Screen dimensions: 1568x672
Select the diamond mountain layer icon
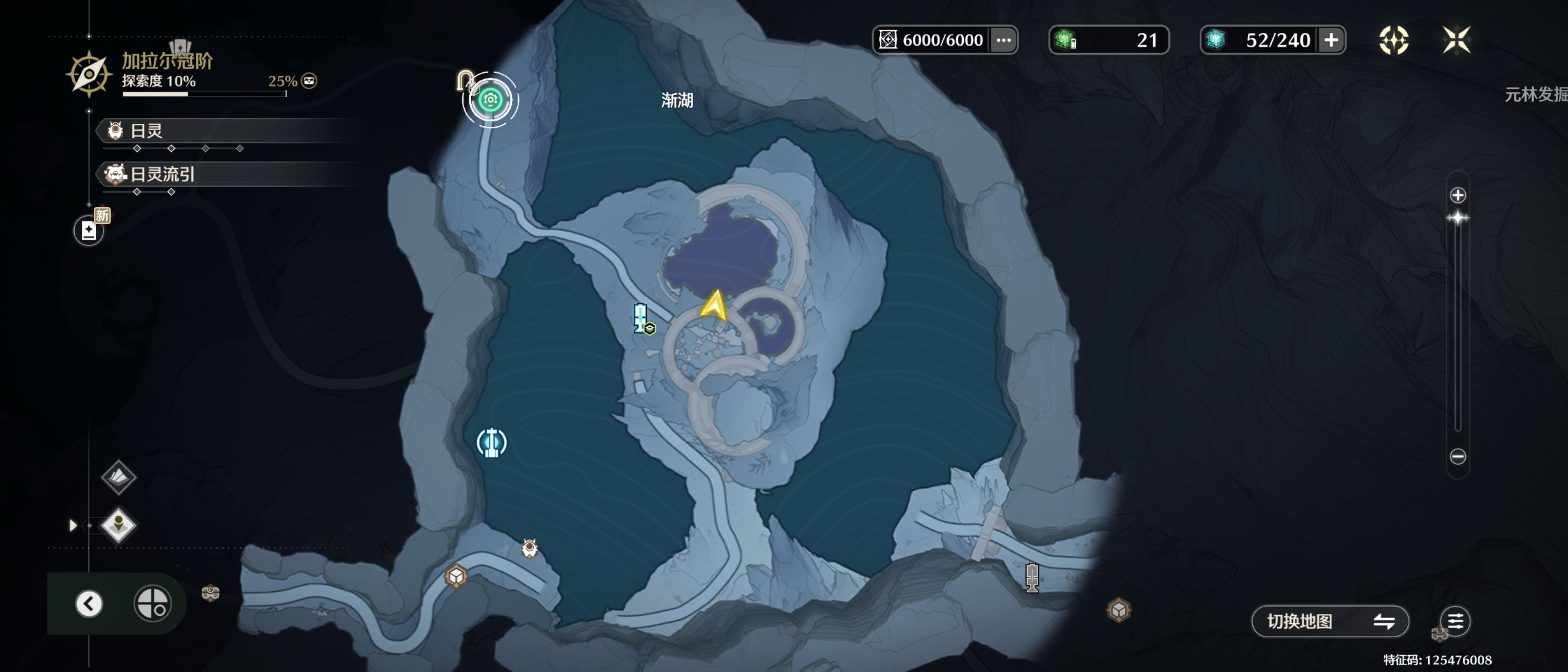click(x=118, y=476)
